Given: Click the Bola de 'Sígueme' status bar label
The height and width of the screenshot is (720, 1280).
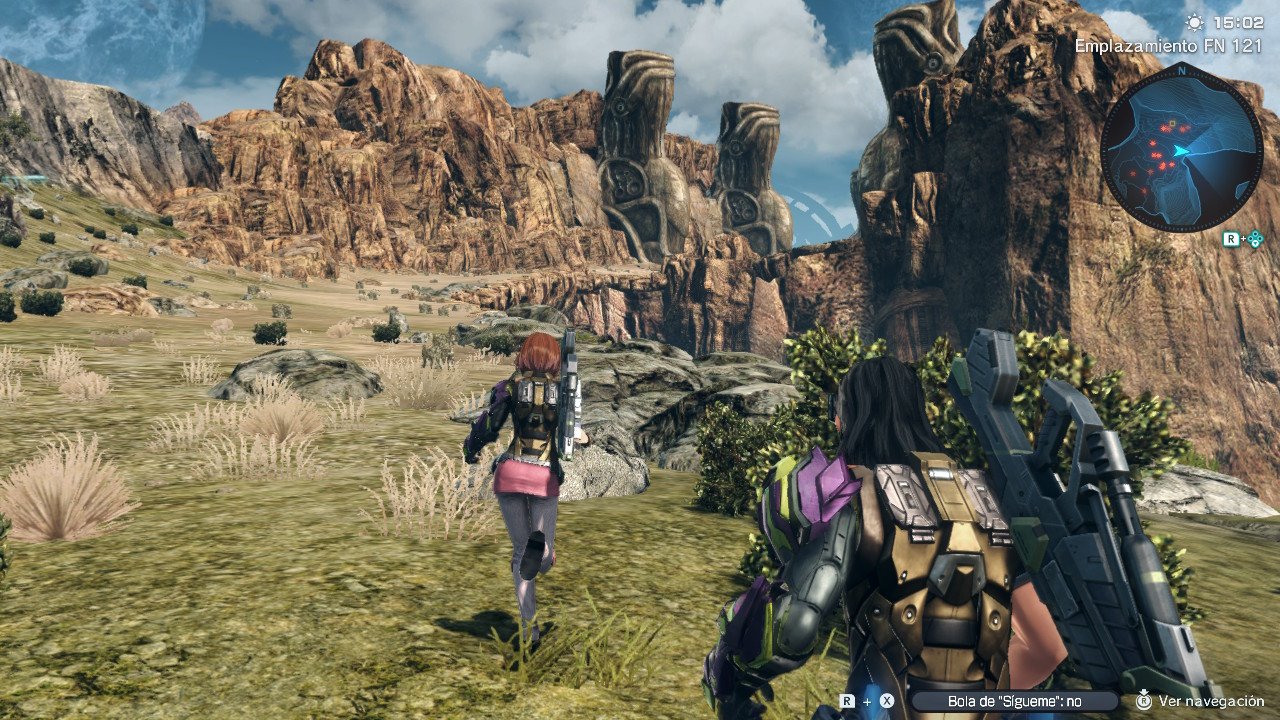Looking at the screenshot, I should (x=1014, y=702).
